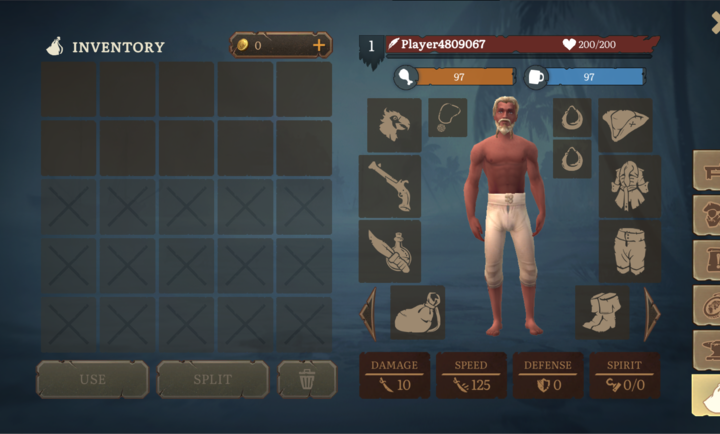
Task: Add coins with the plus button
Action: [x=319, y=45]
